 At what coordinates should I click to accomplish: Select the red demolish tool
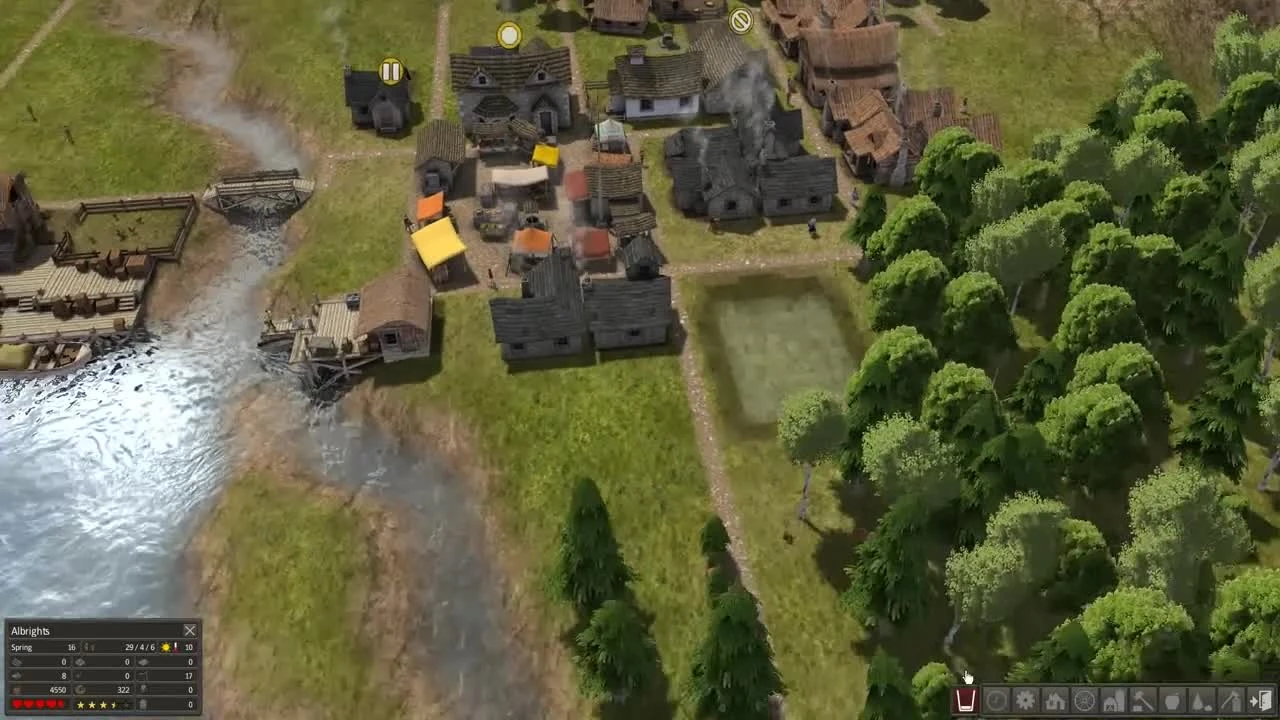click(966, 700)
